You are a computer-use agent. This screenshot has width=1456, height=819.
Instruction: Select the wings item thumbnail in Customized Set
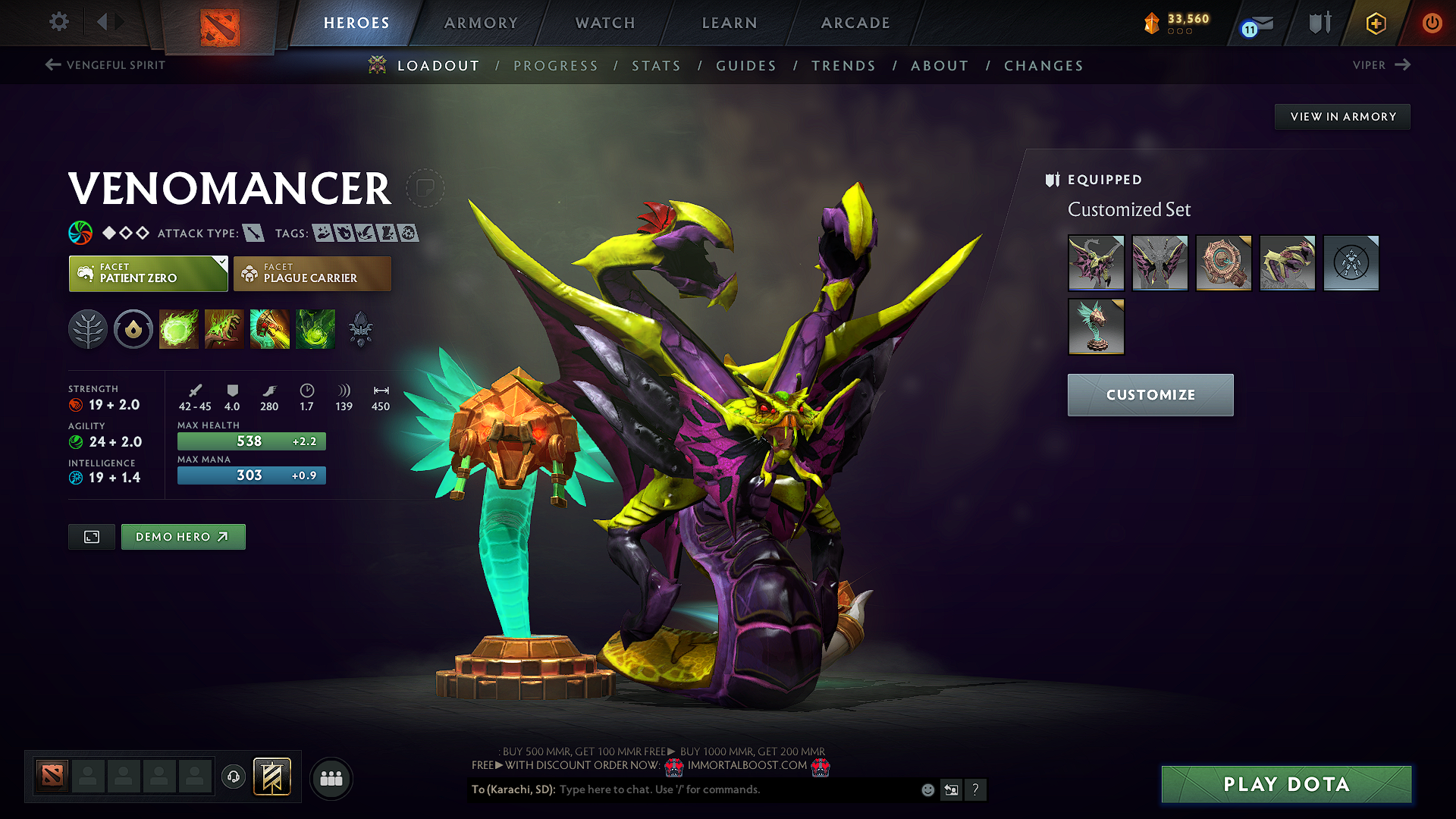pos(1159,263)
